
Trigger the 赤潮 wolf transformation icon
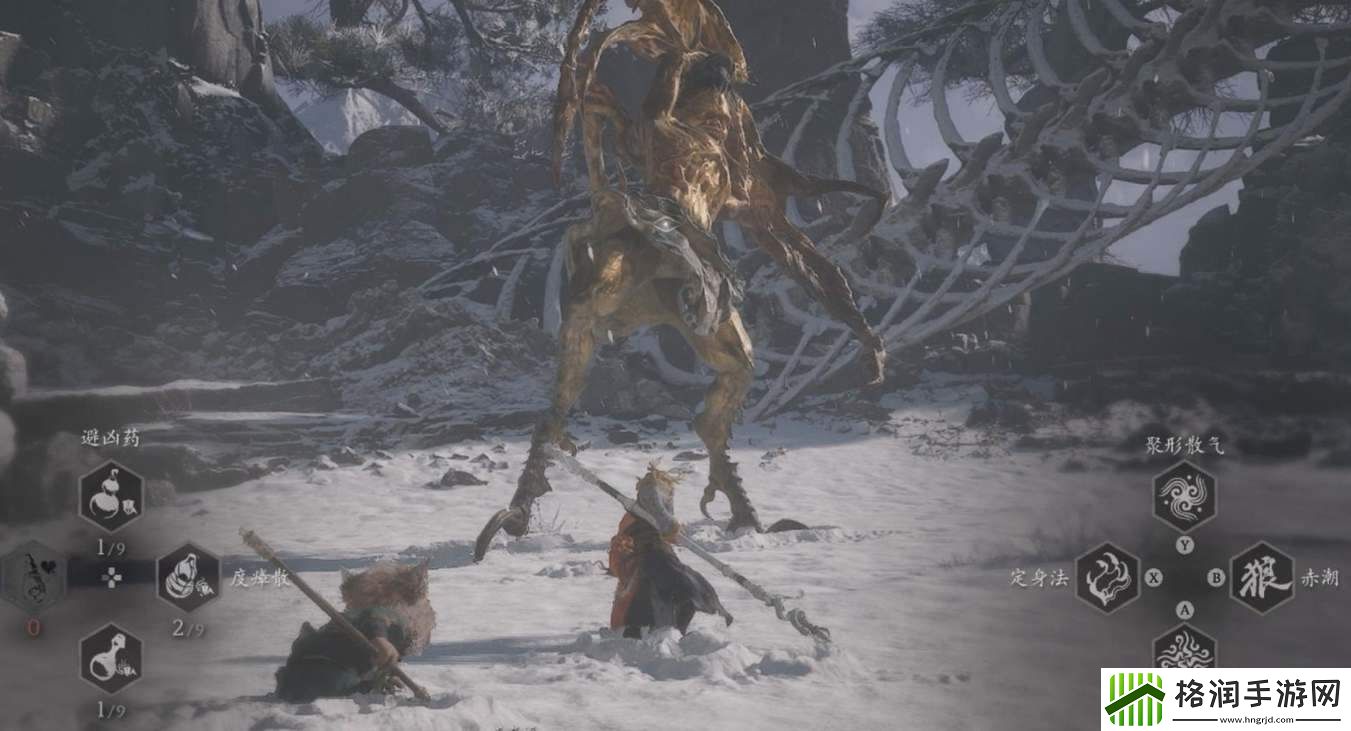click(x=1261, y=577)
